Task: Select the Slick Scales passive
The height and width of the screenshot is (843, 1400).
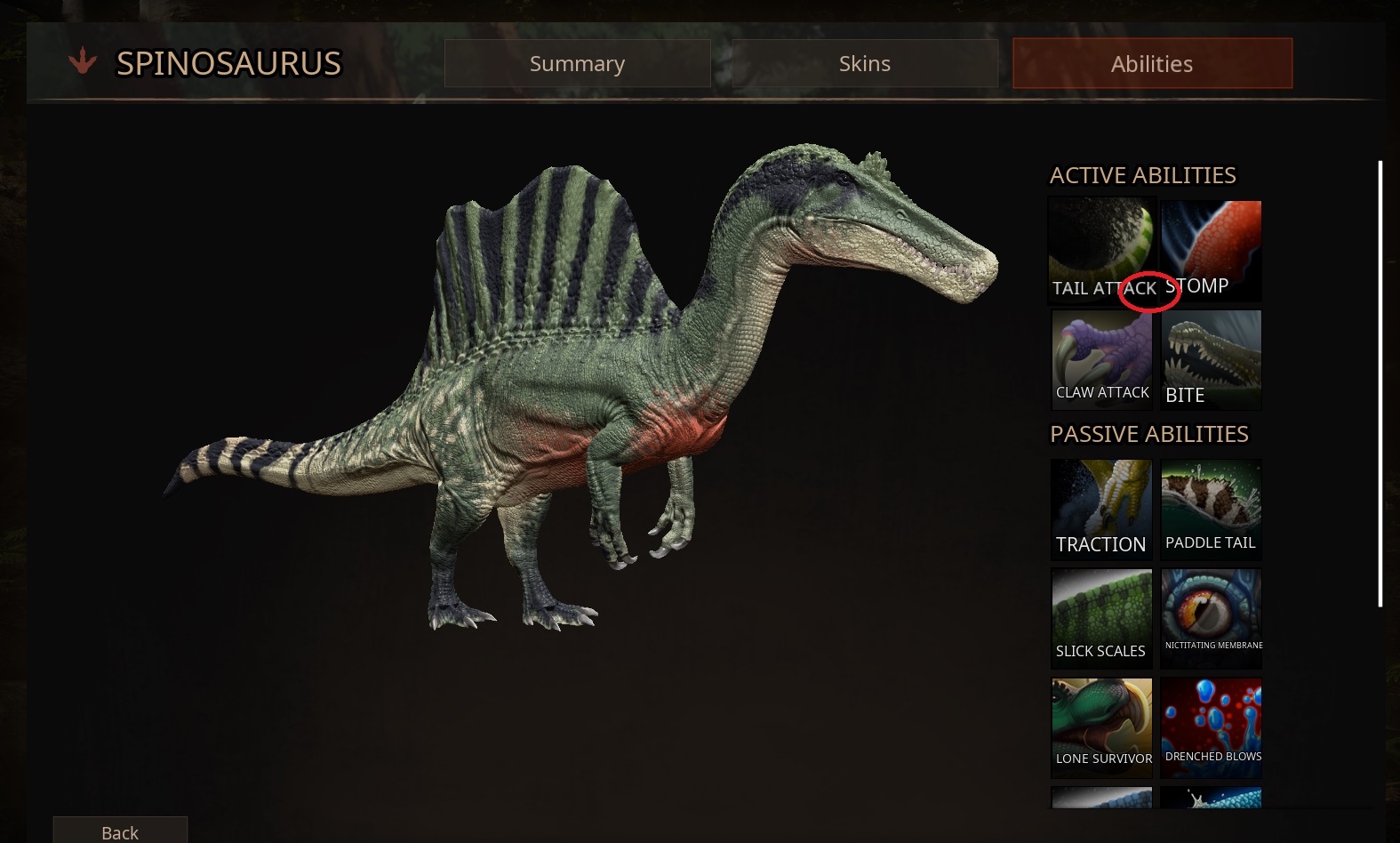Action: pos(1101,618)
